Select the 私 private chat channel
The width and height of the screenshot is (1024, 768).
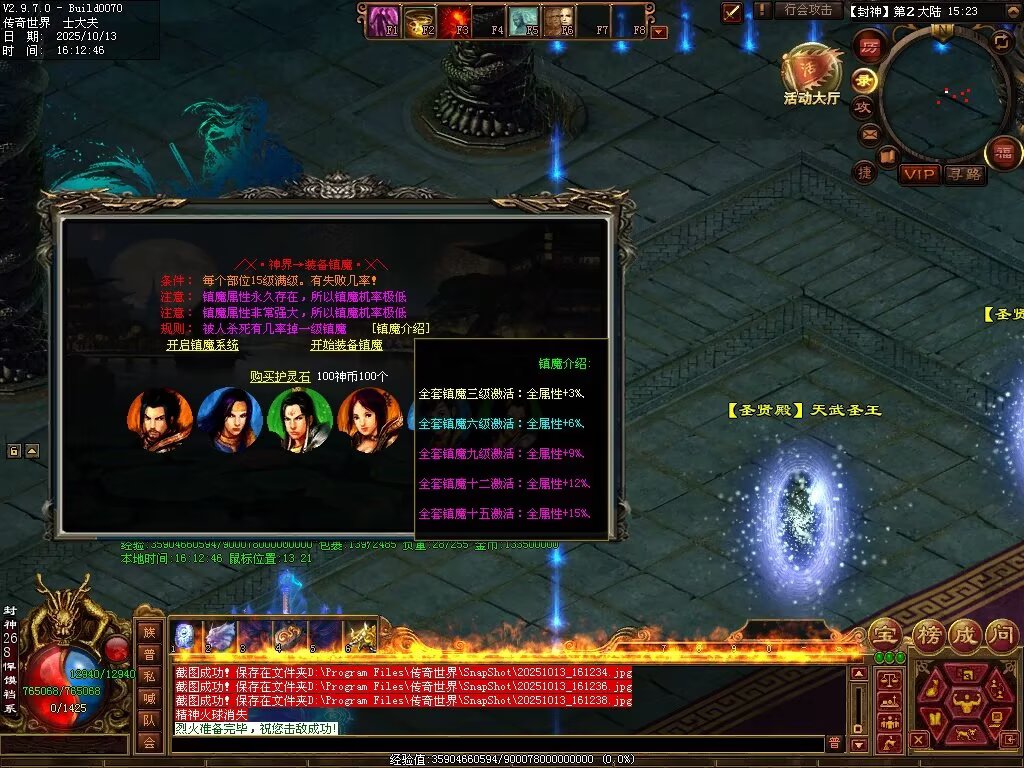[148, 676]
